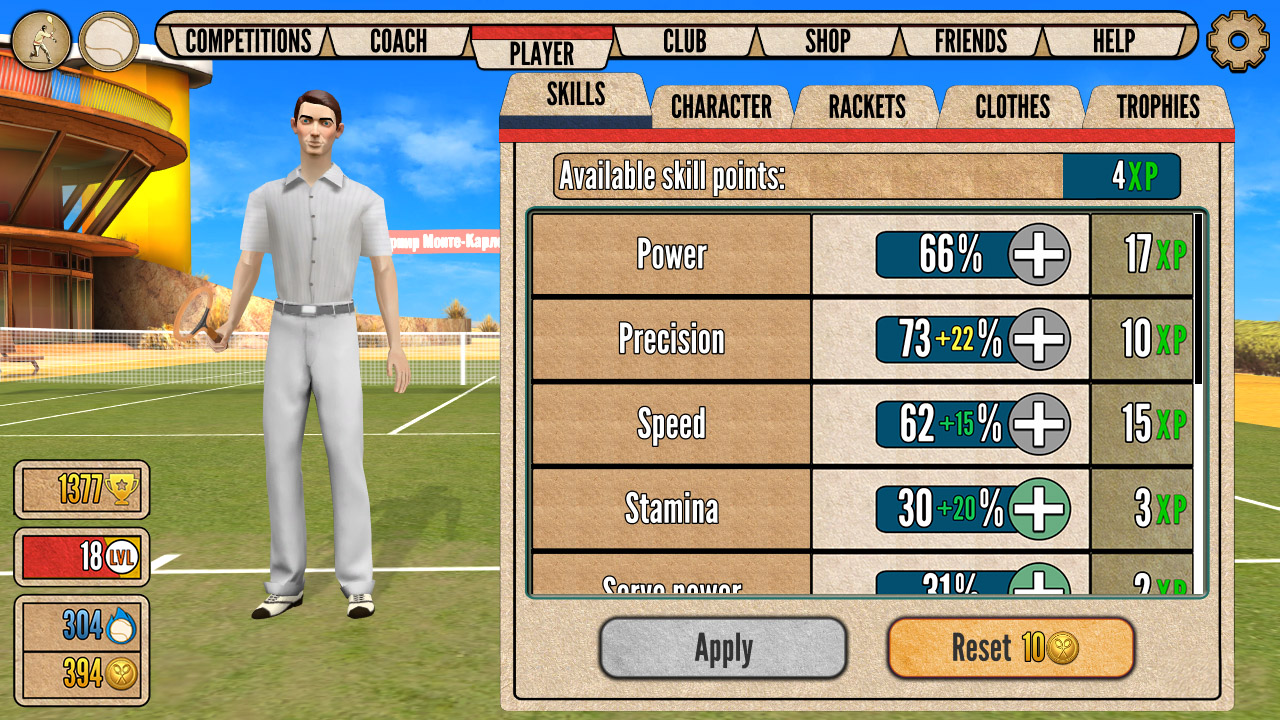Click Reset to refund skill points
Viewport: 1280px width, 720px height.
1010,647
